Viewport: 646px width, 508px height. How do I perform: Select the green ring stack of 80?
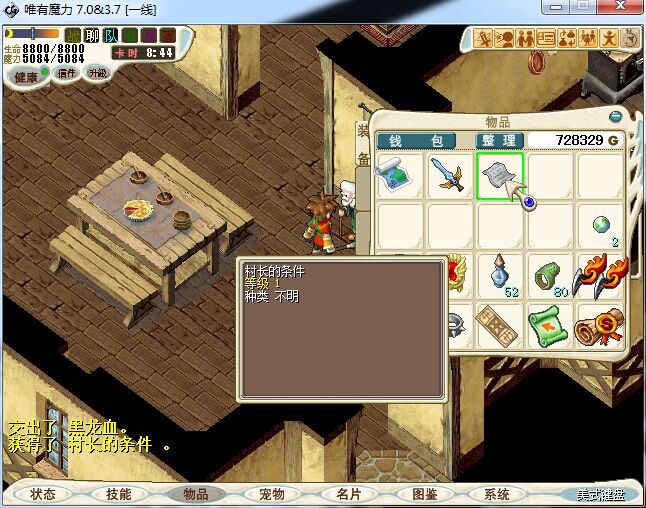(549, 274)
